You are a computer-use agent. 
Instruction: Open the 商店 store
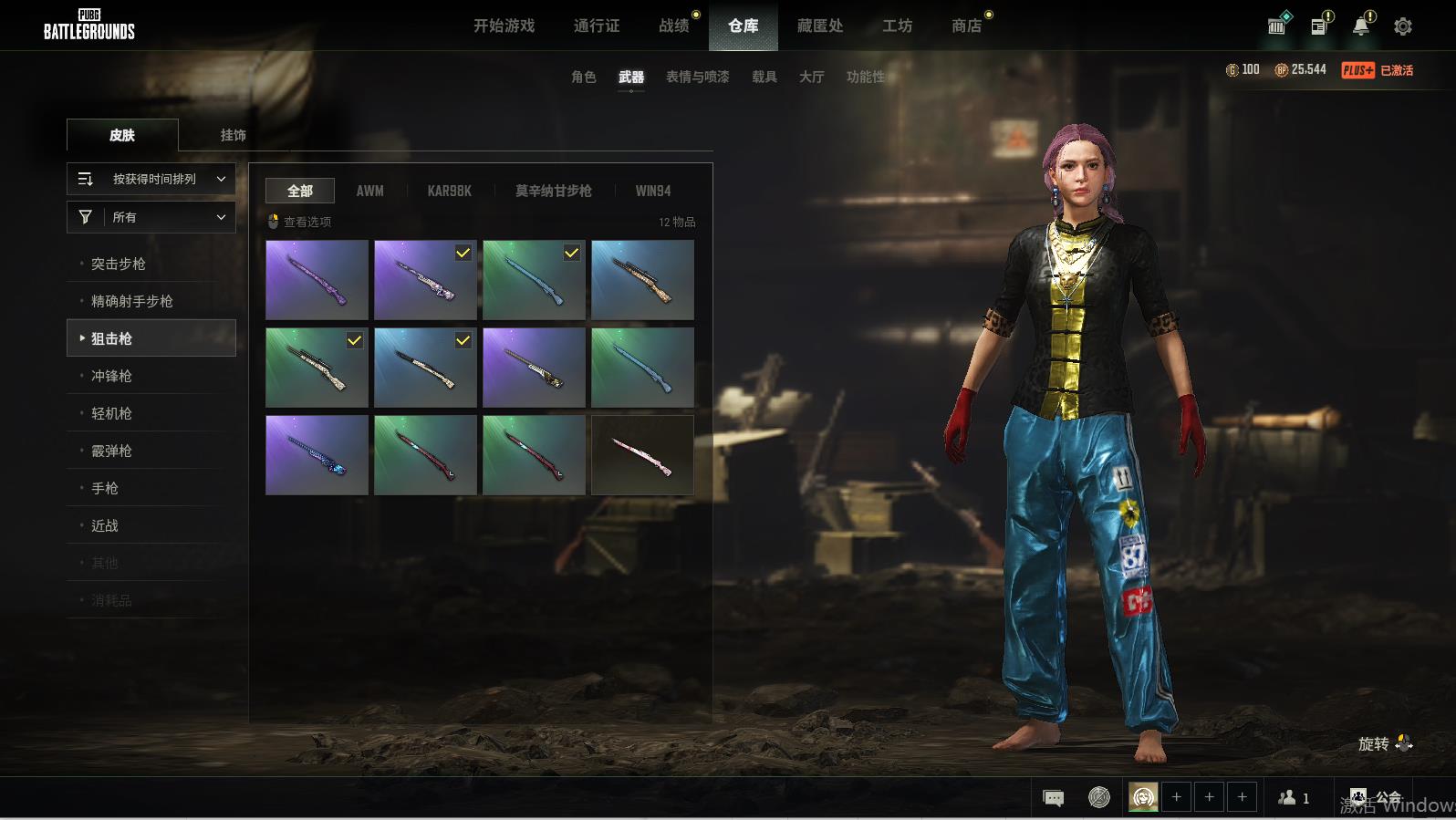click(x=966, y=26)
